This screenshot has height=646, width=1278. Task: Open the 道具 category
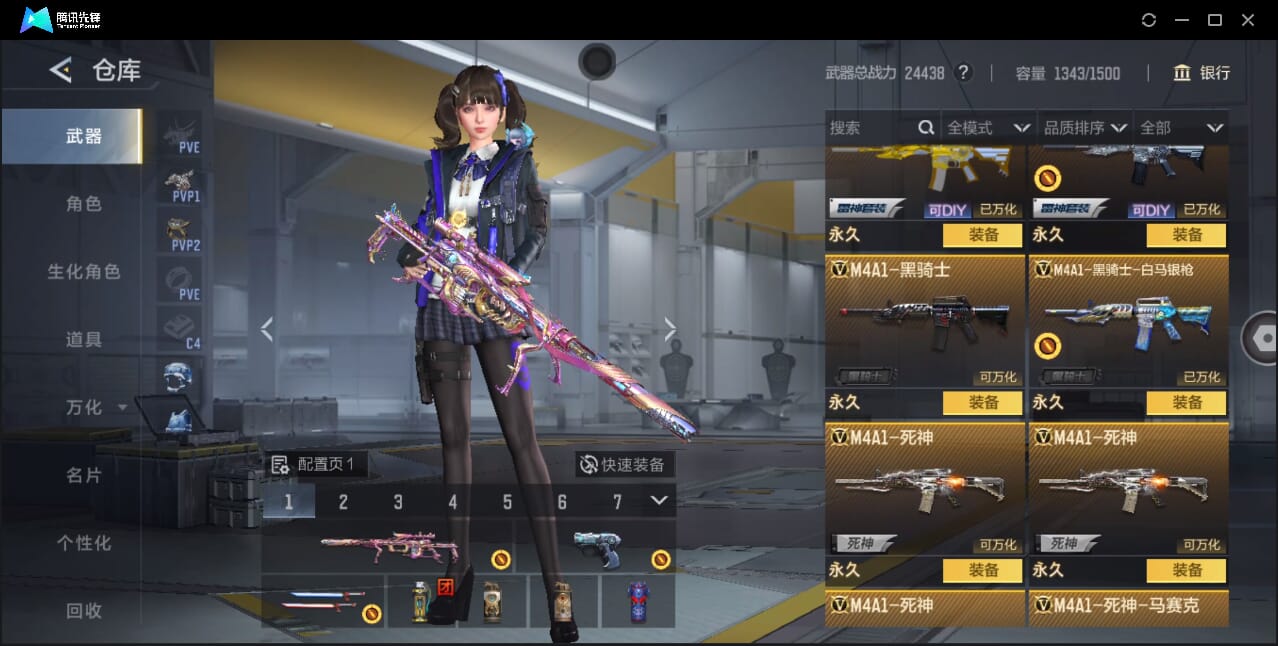[84, 340]
